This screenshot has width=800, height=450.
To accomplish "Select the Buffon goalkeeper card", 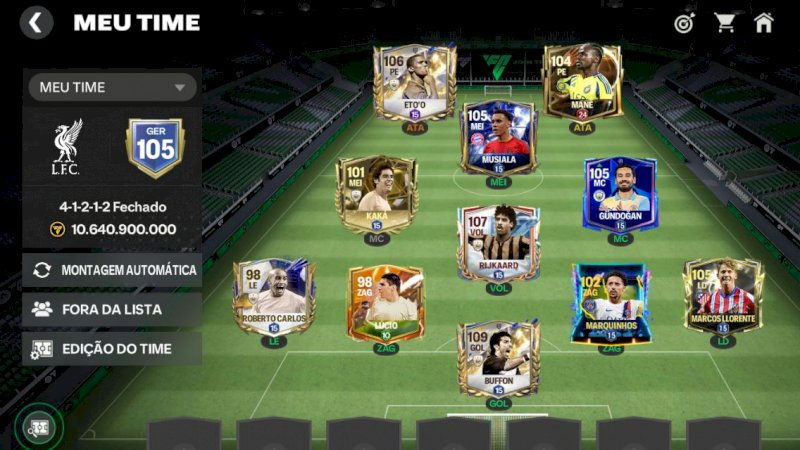I will click(x=498, y=358).
